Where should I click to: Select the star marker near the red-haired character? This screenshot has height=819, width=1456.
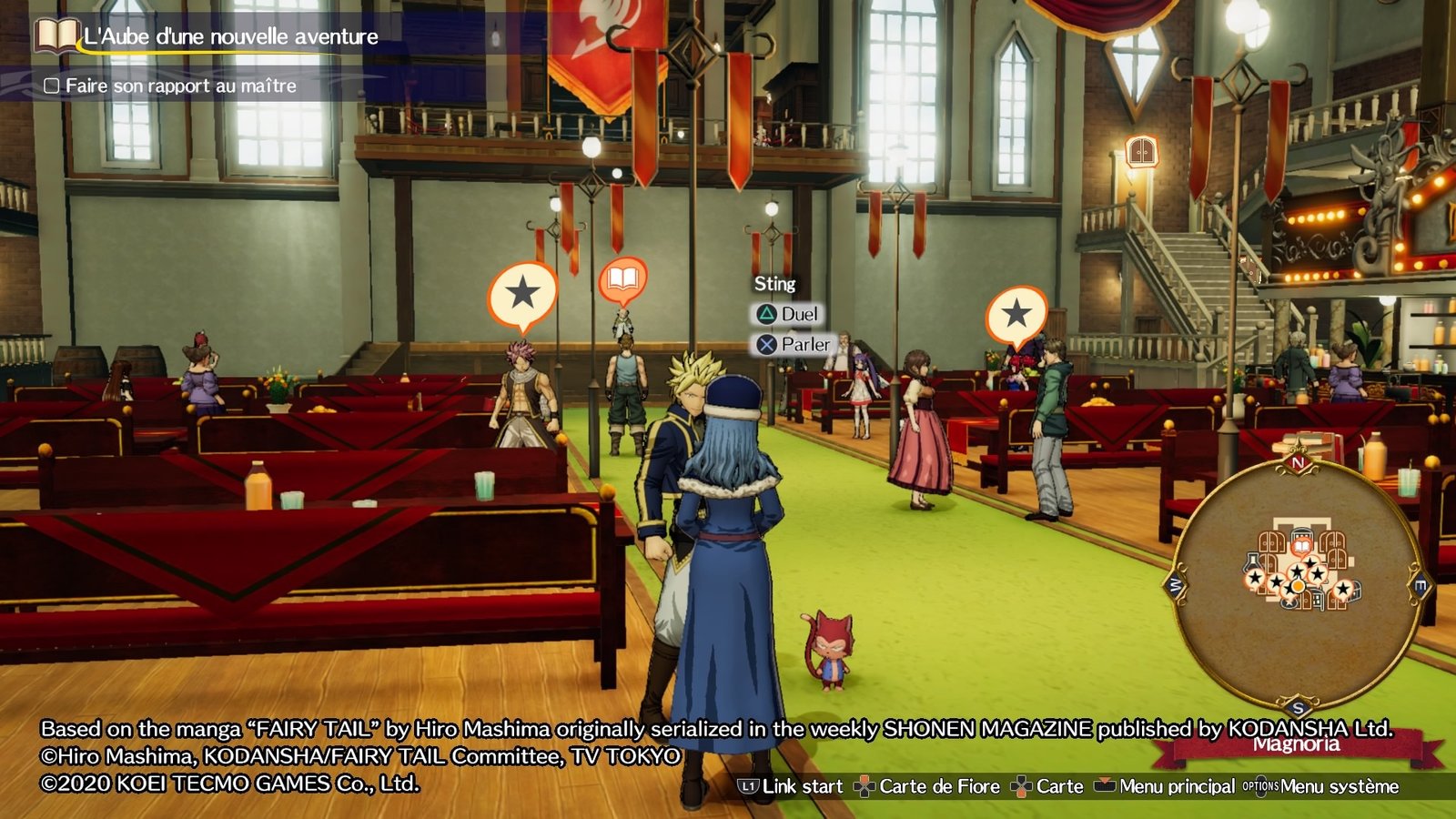[x=1016, y=315]
